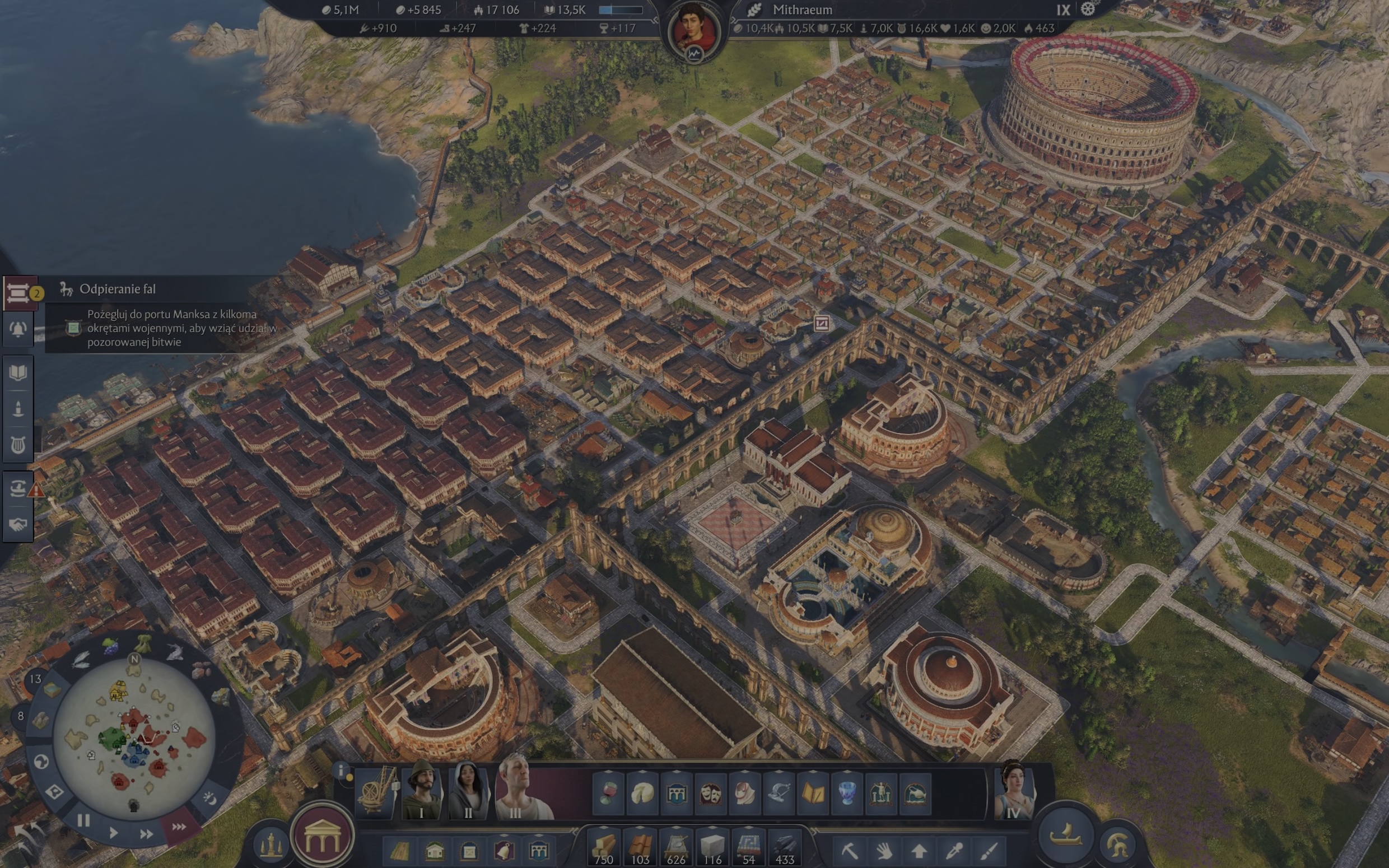Select the 'Odpieranie fal' quest entry

118,289
